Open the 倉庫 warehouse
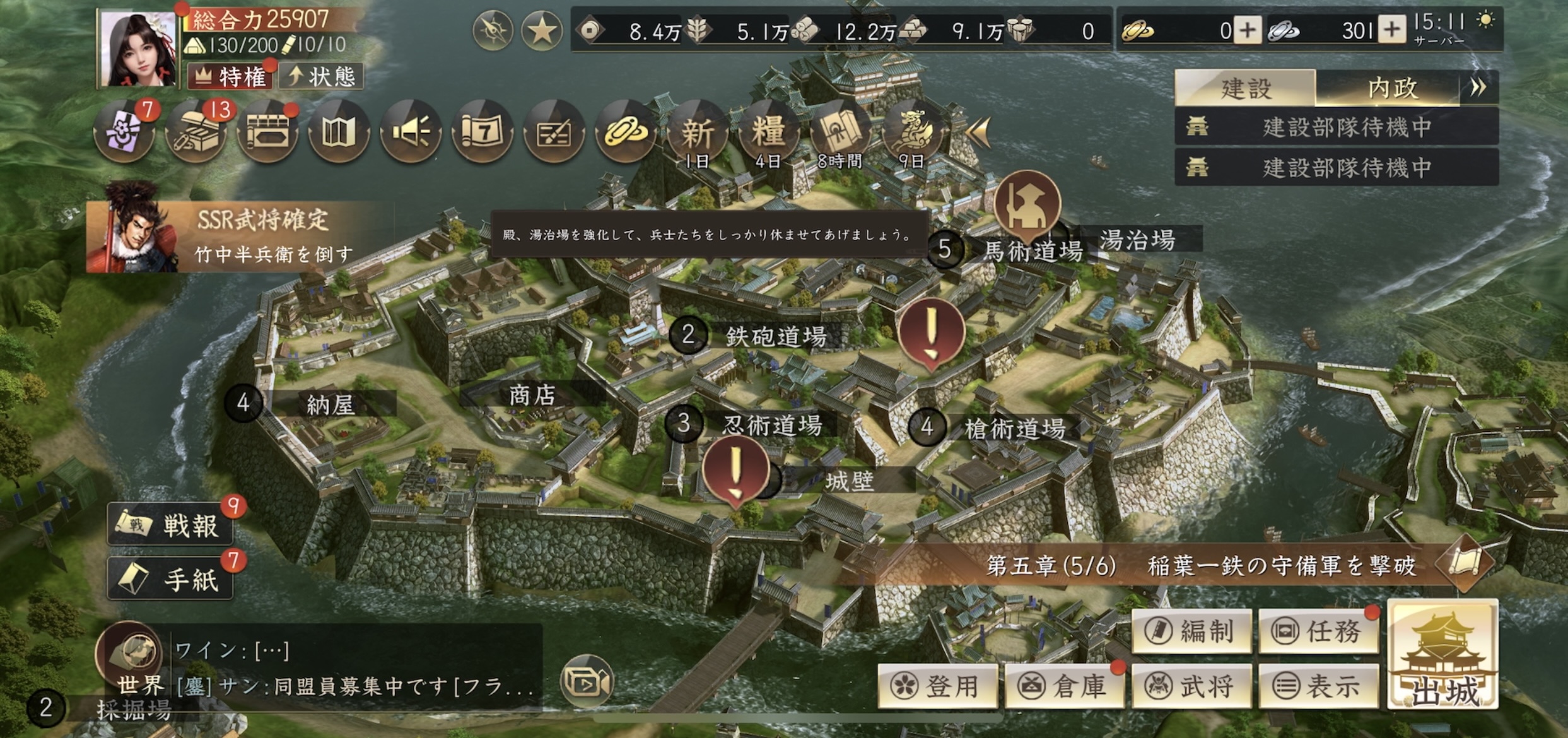 pos(1065,686)
